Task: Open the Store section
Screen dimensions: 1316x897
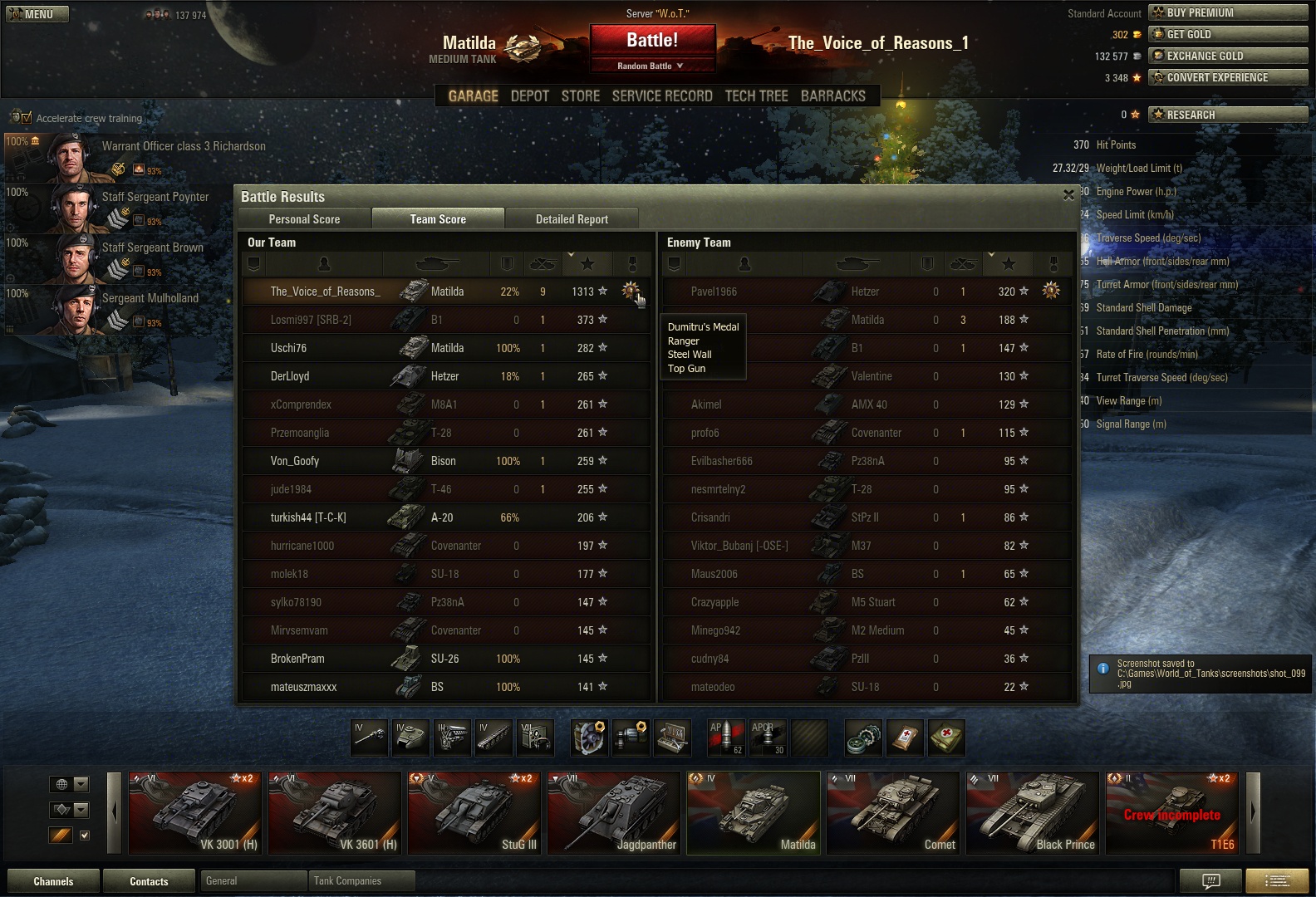Action: click(580, 96)
